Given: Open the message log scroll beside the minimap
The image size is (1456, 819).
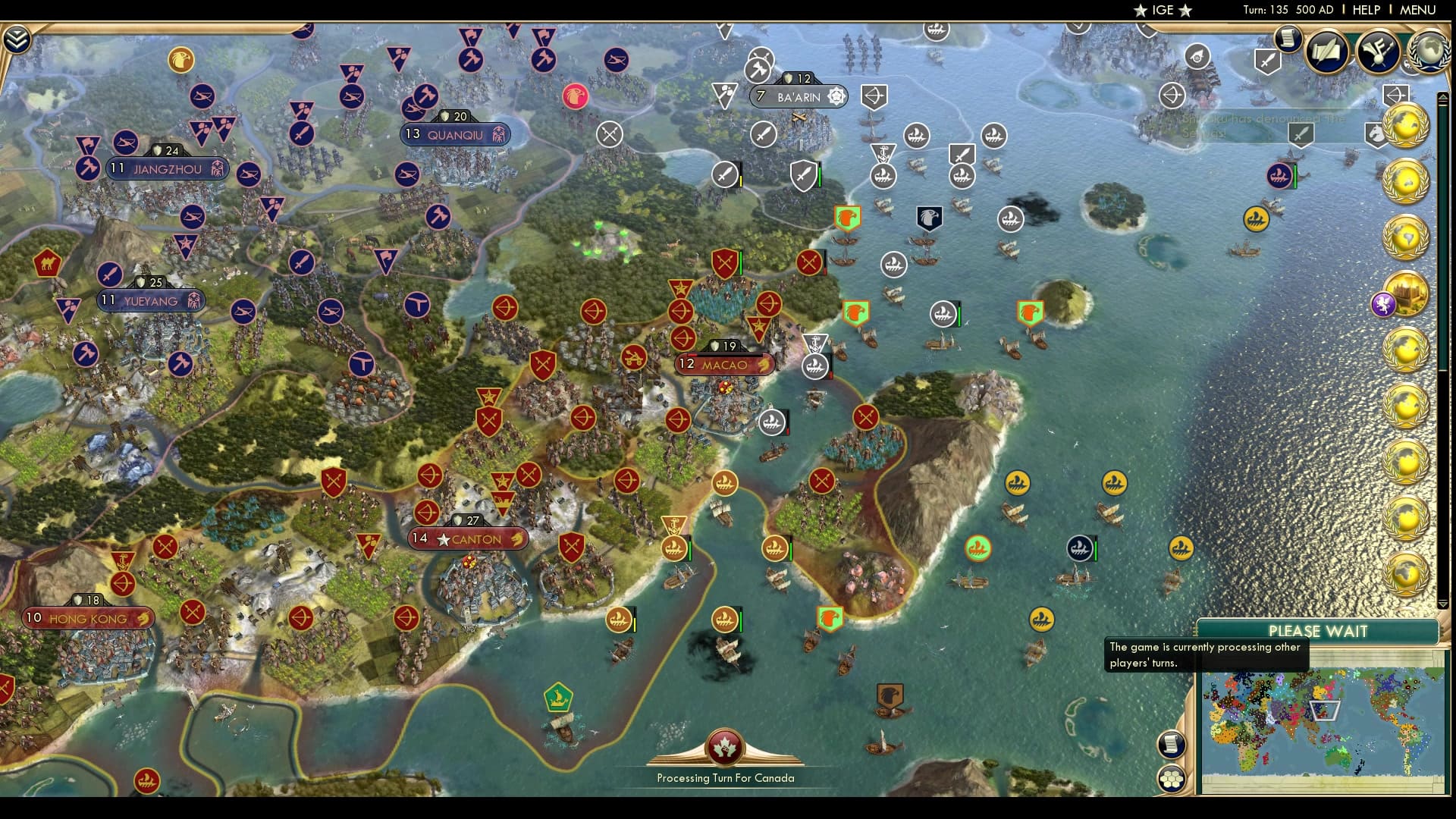Looking at the screenshot, I should coord(1172,743).
